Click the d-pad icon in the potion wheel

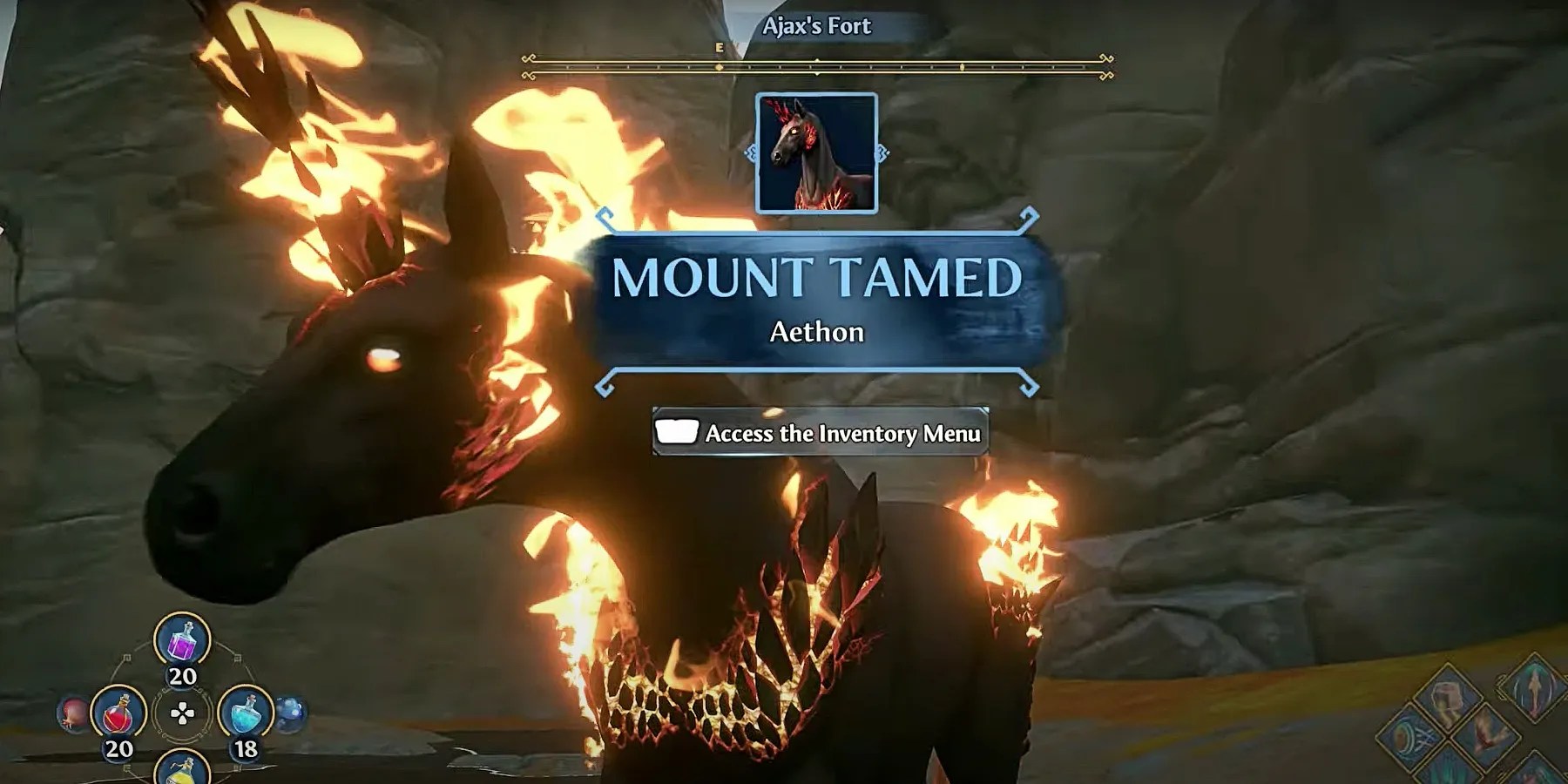182,714
